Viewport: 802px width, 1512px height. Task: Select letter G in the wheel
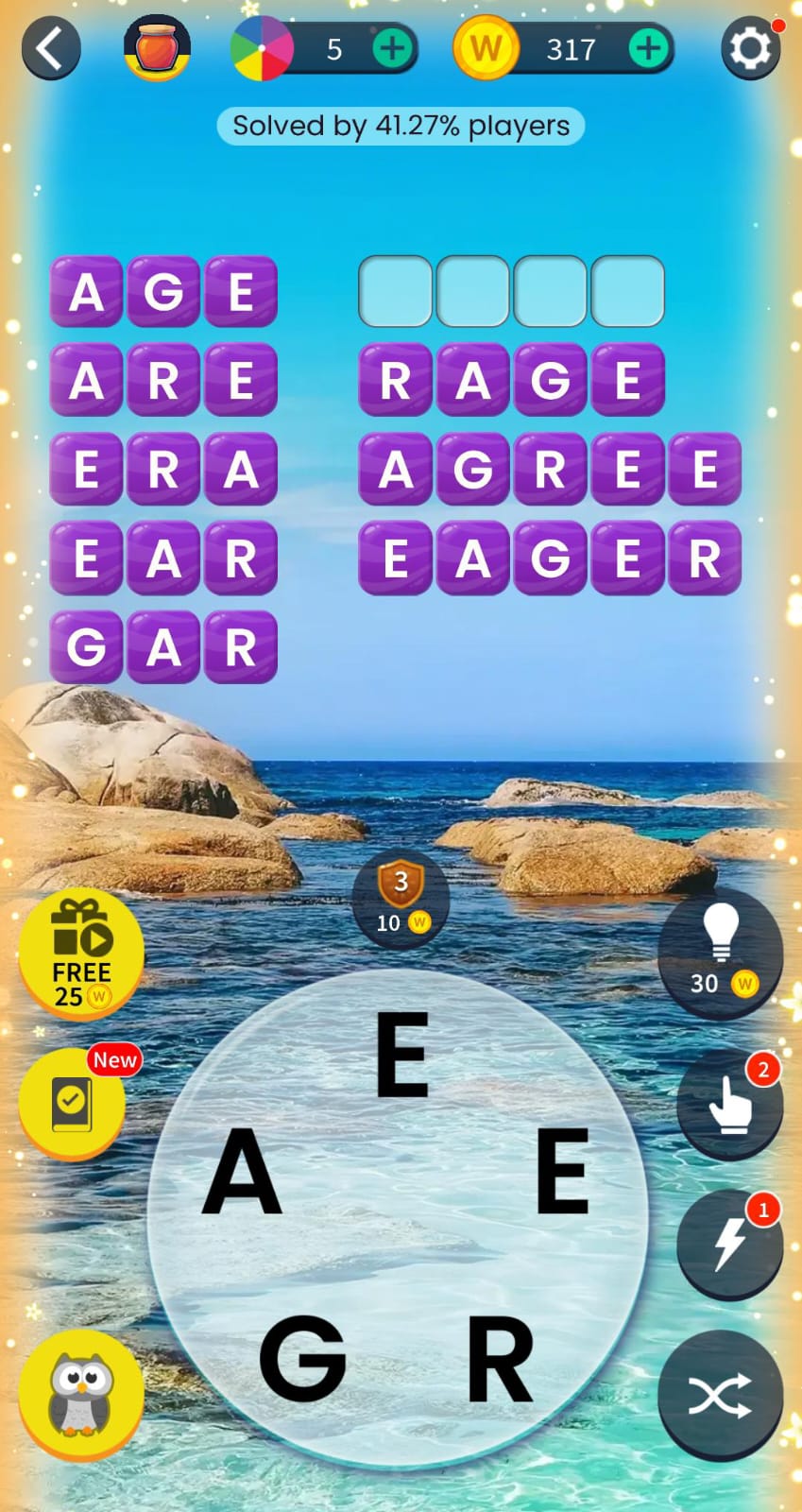(302, 1358)
